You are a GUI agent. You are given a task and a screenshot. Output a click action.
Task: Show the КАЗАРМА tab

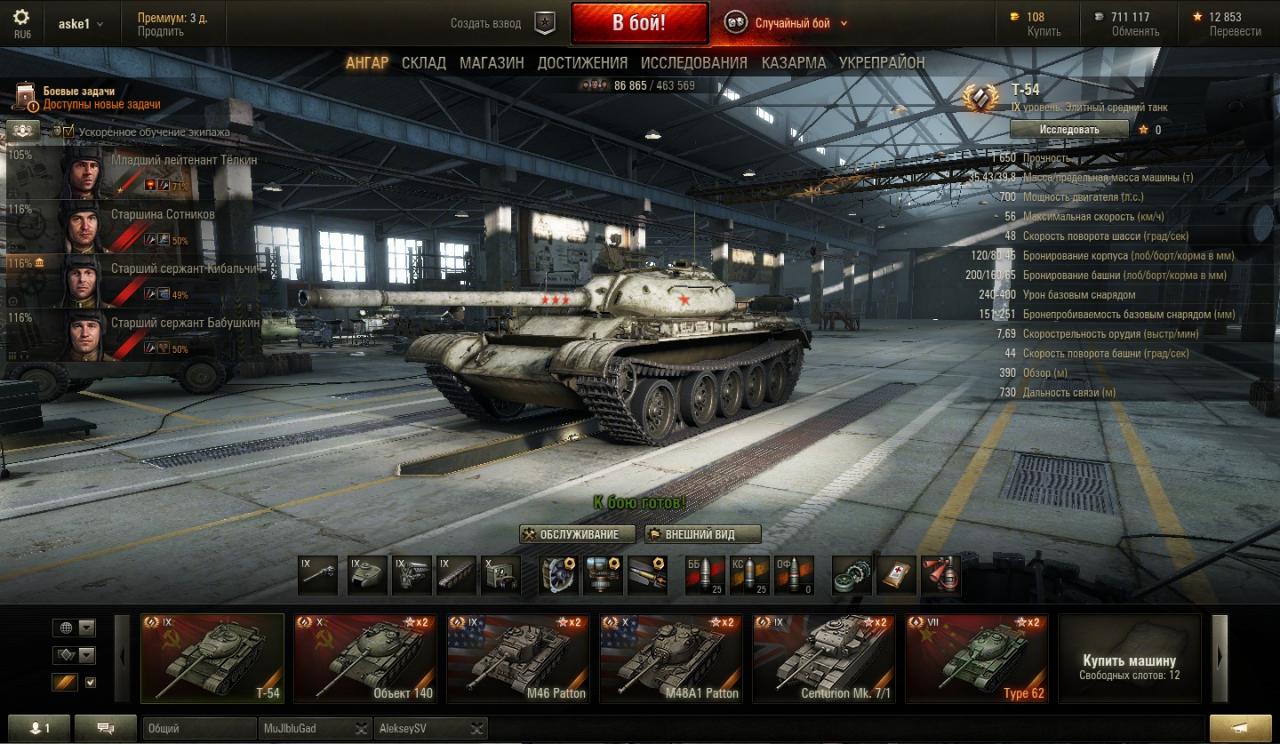[x=793, y=63]
